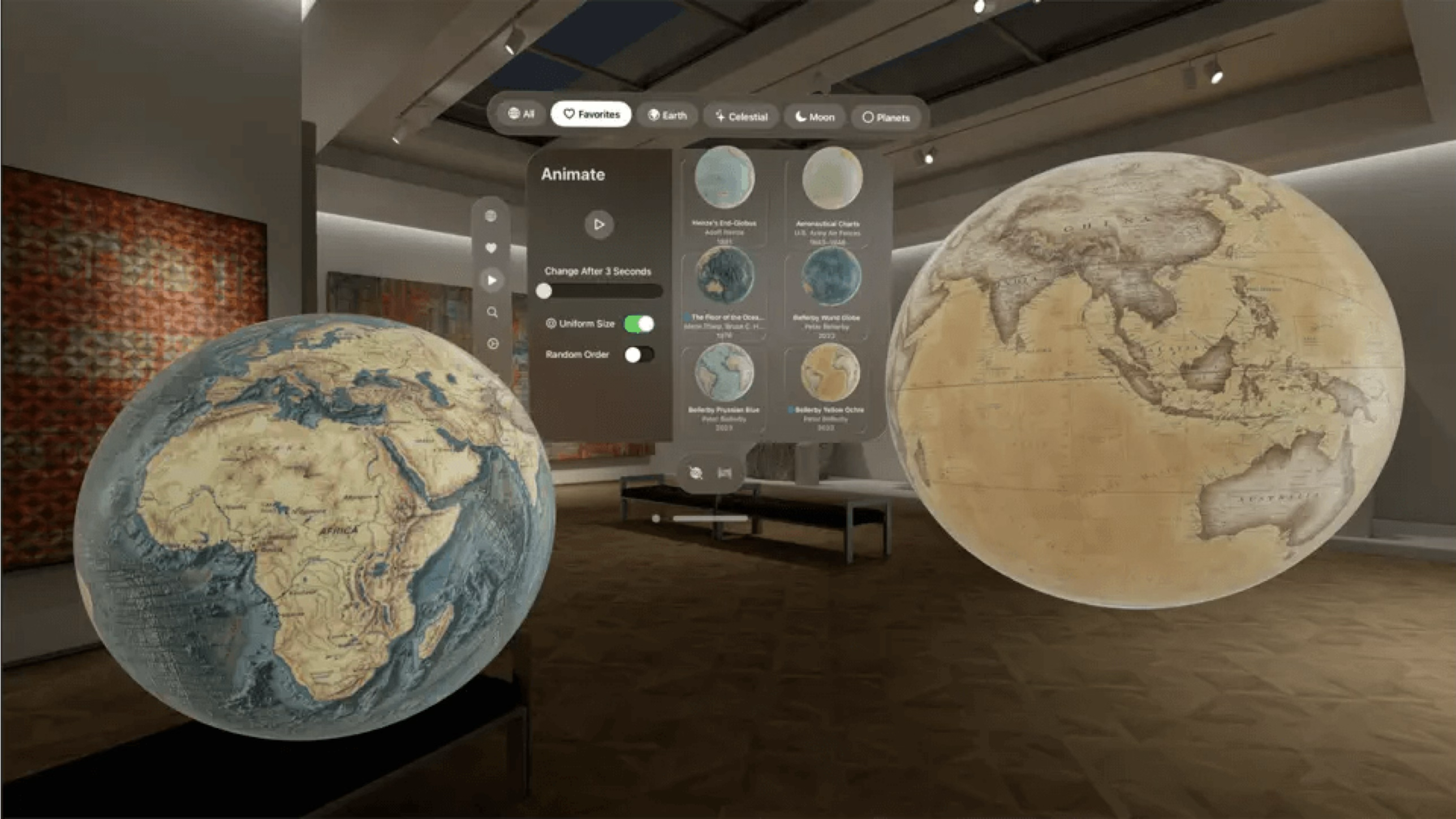The width and height of the screenshot is (1456, 819).
Task: Enable the Random Order toggle
Action: coord(639,354)
